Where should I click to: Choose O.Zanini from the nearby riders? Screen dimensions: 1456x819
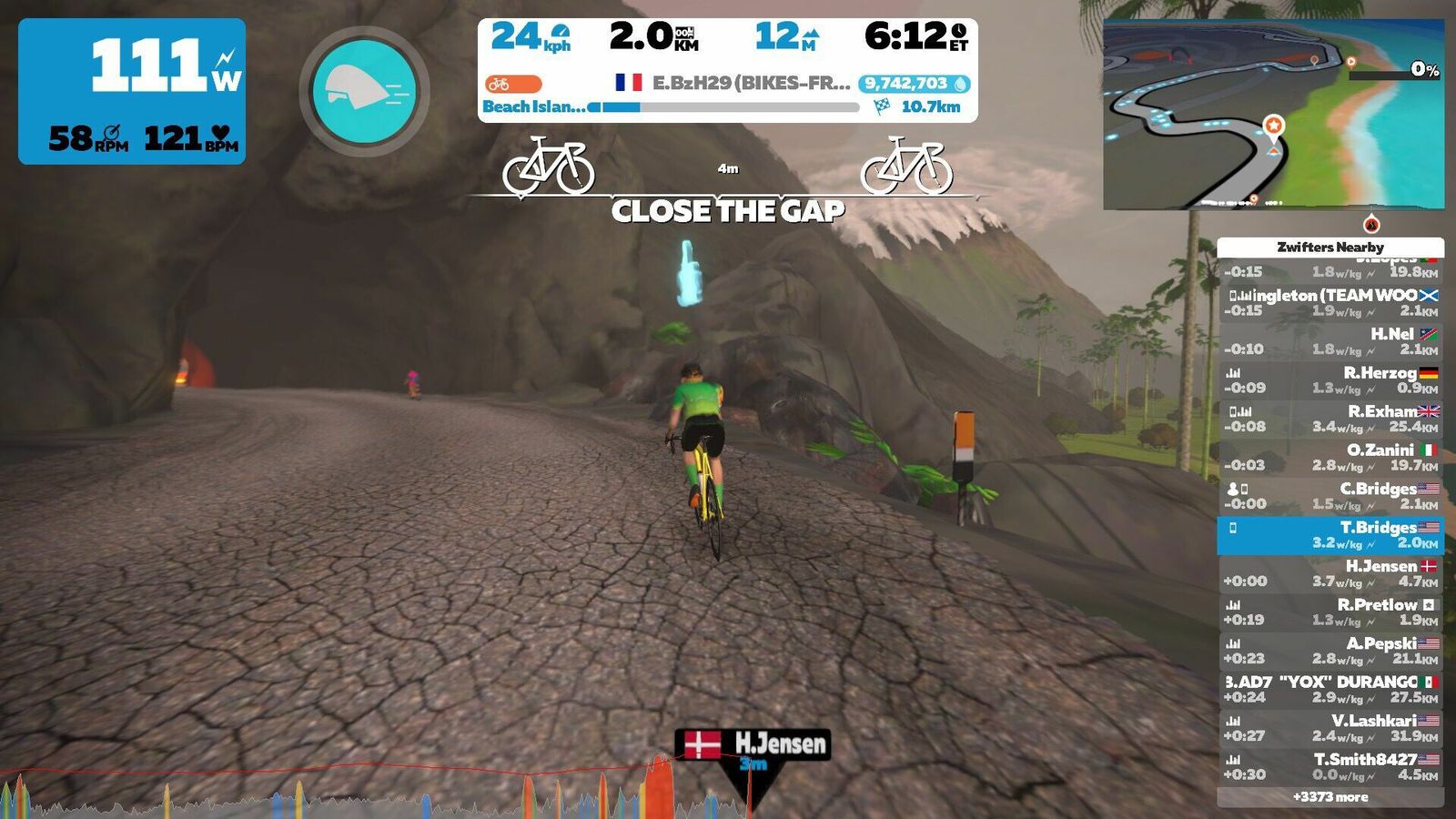point(1330,458)
